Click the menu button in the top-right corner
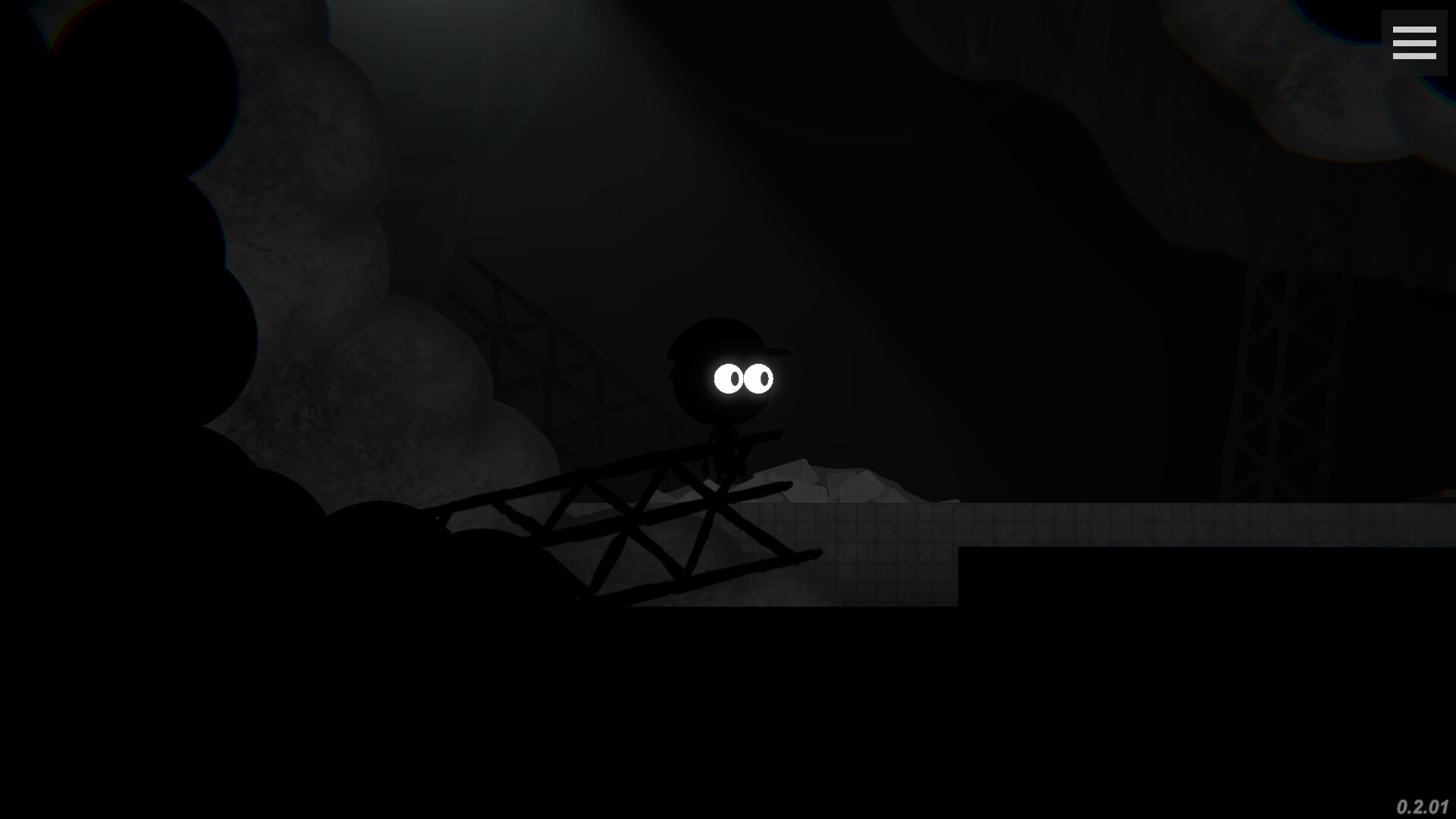 [1415, 44]
